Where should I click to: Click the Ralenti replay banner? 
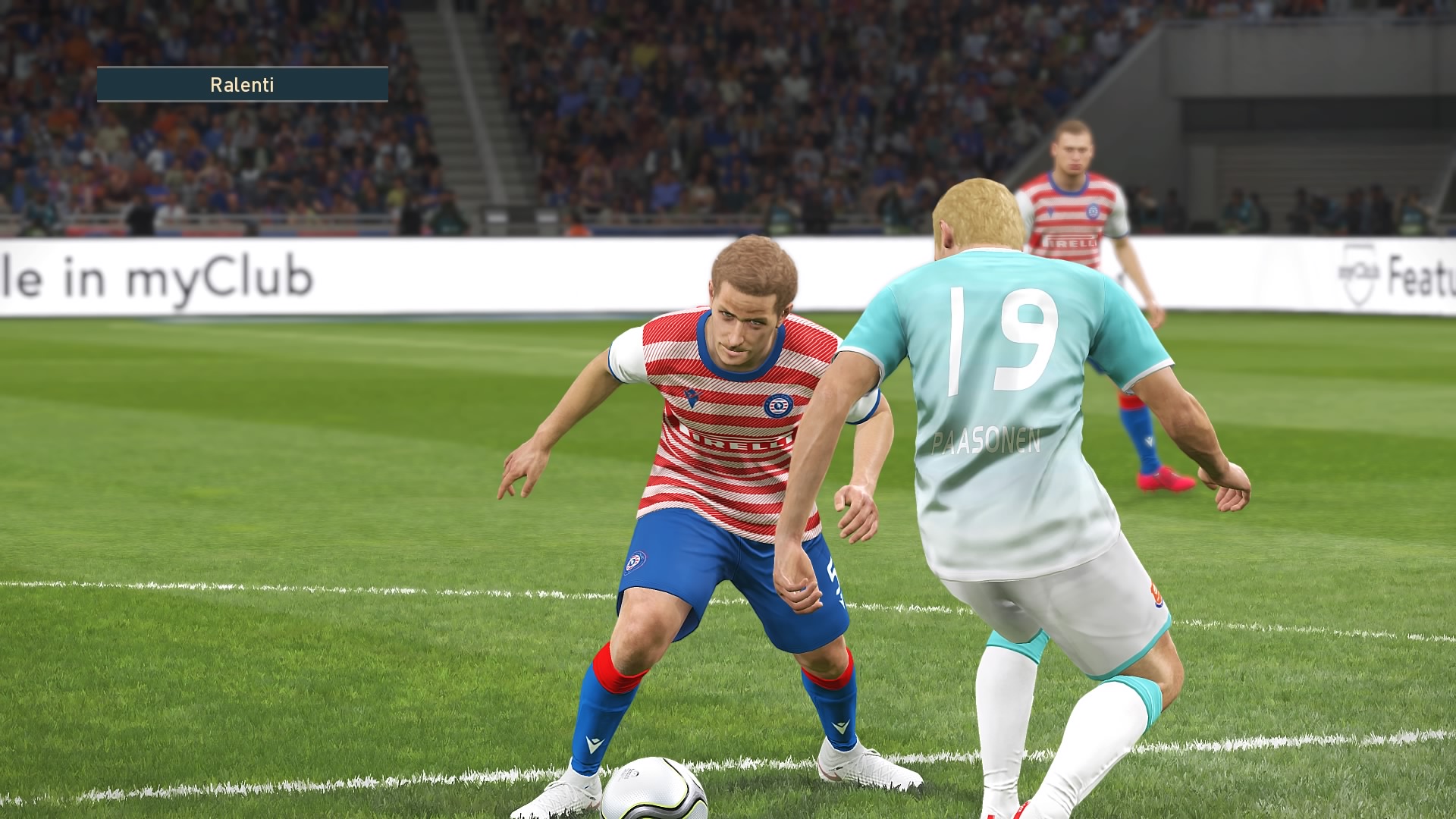pyautogui.click(x=242, y=84)
